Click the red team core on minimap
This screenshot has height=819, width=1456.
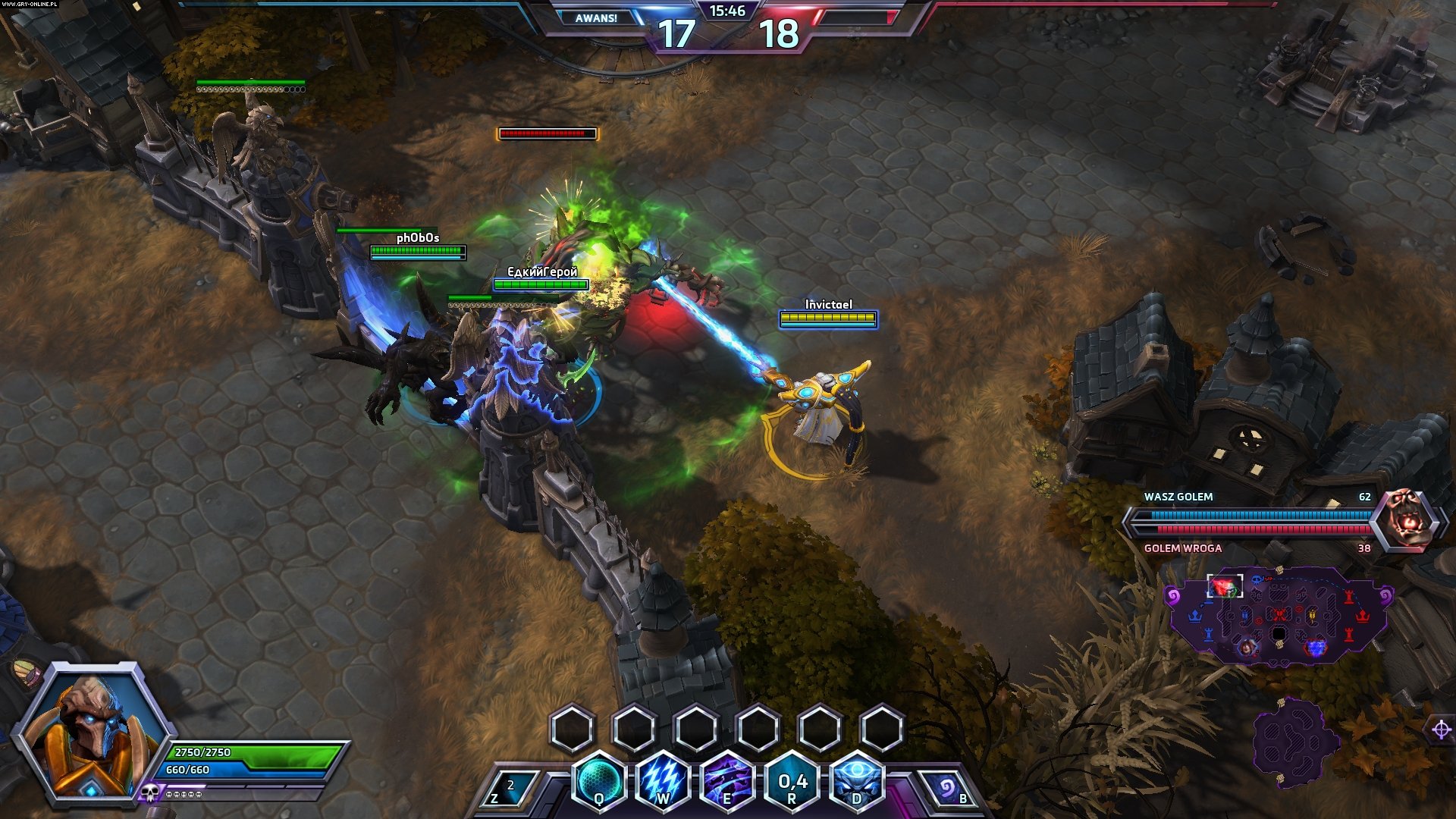click(1363, 615)
